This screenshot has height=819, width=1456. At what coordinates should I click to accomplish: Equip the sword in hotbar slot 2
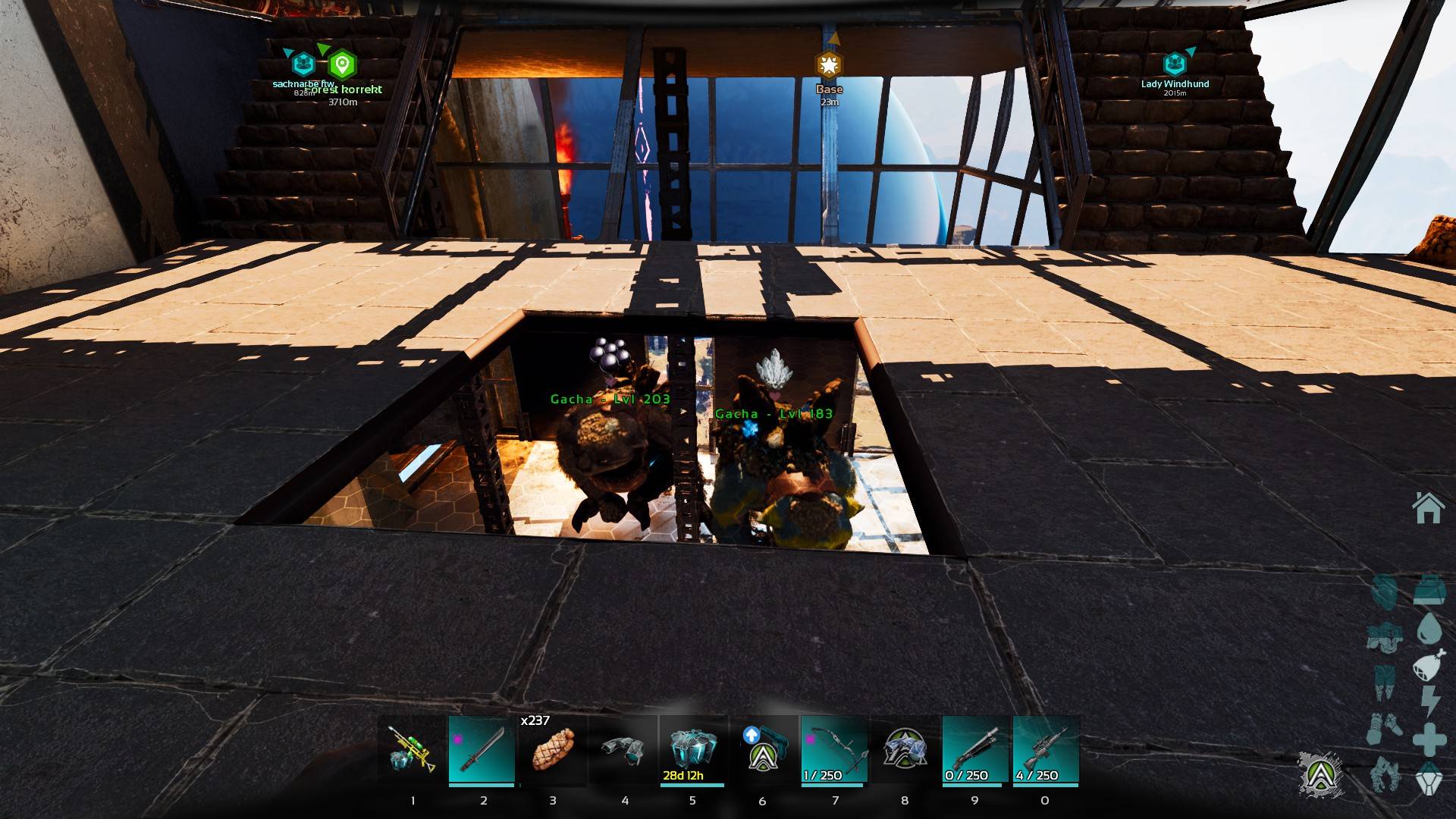pos(482,749)
